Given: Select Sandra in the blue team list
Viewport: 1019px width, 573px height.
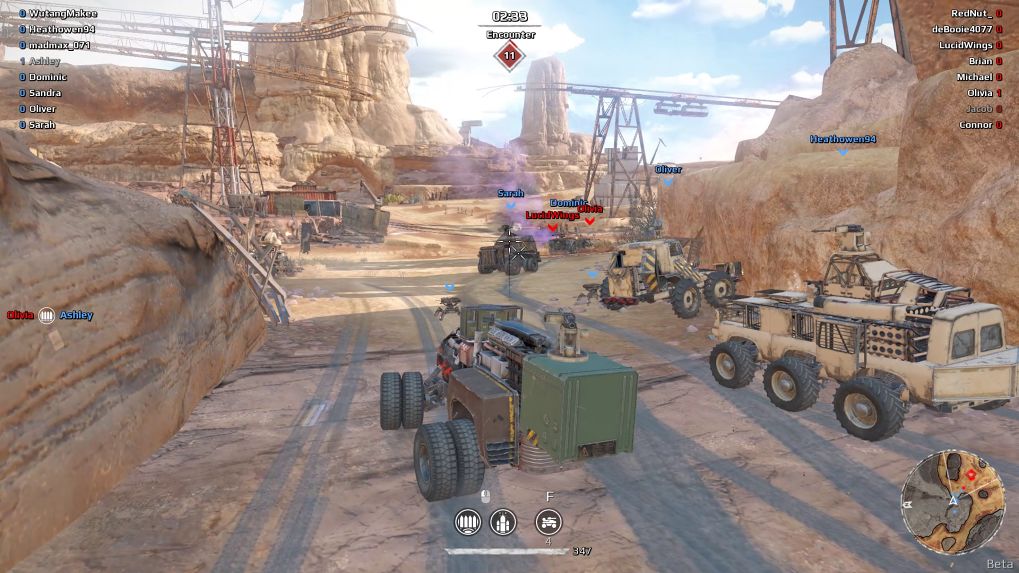Looking at the screenshot, I should (46, 93).
